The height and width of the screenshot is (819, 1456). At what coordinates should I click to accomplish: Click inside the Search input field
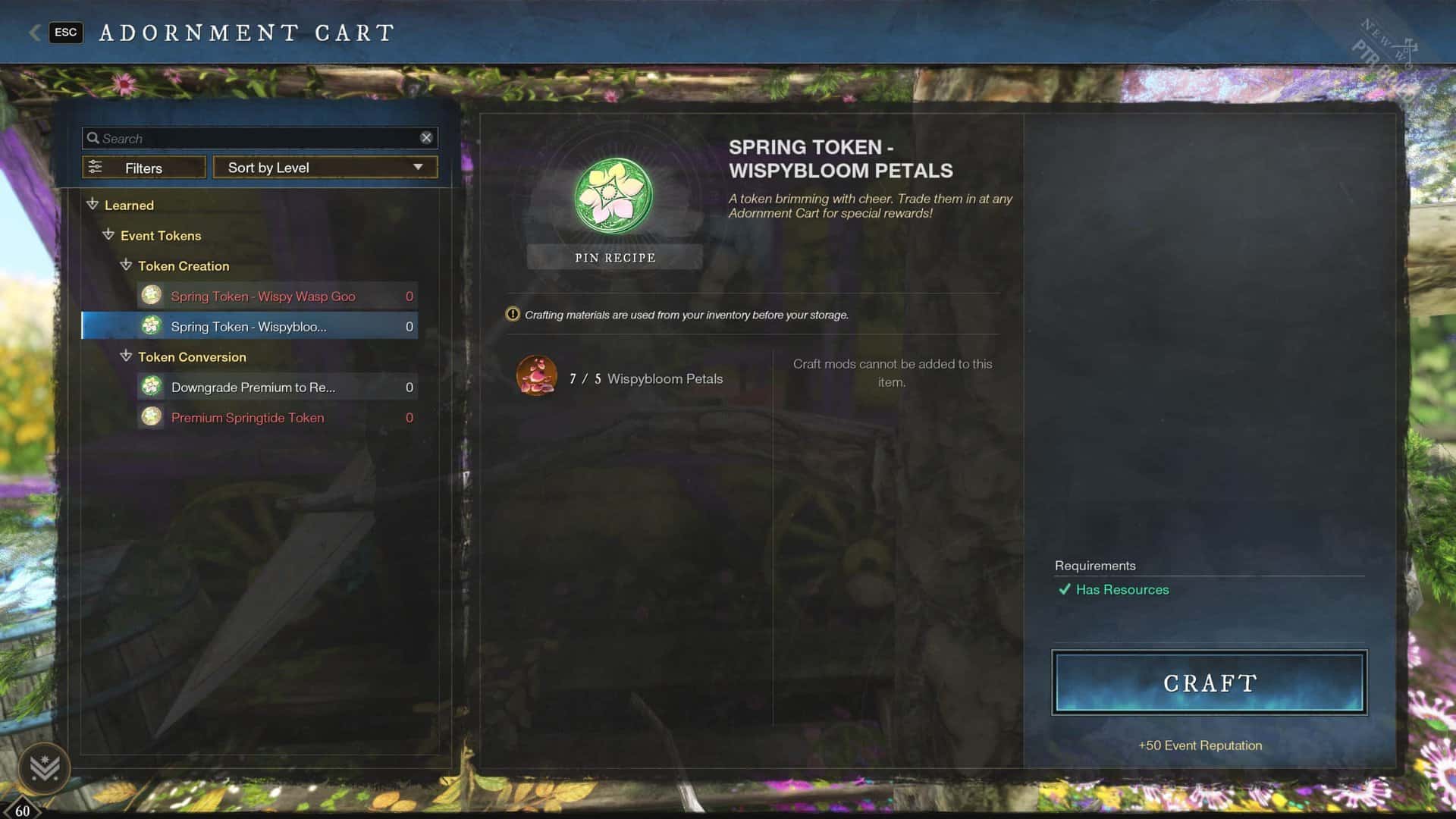pyautogui.click(x=227, y=137)
